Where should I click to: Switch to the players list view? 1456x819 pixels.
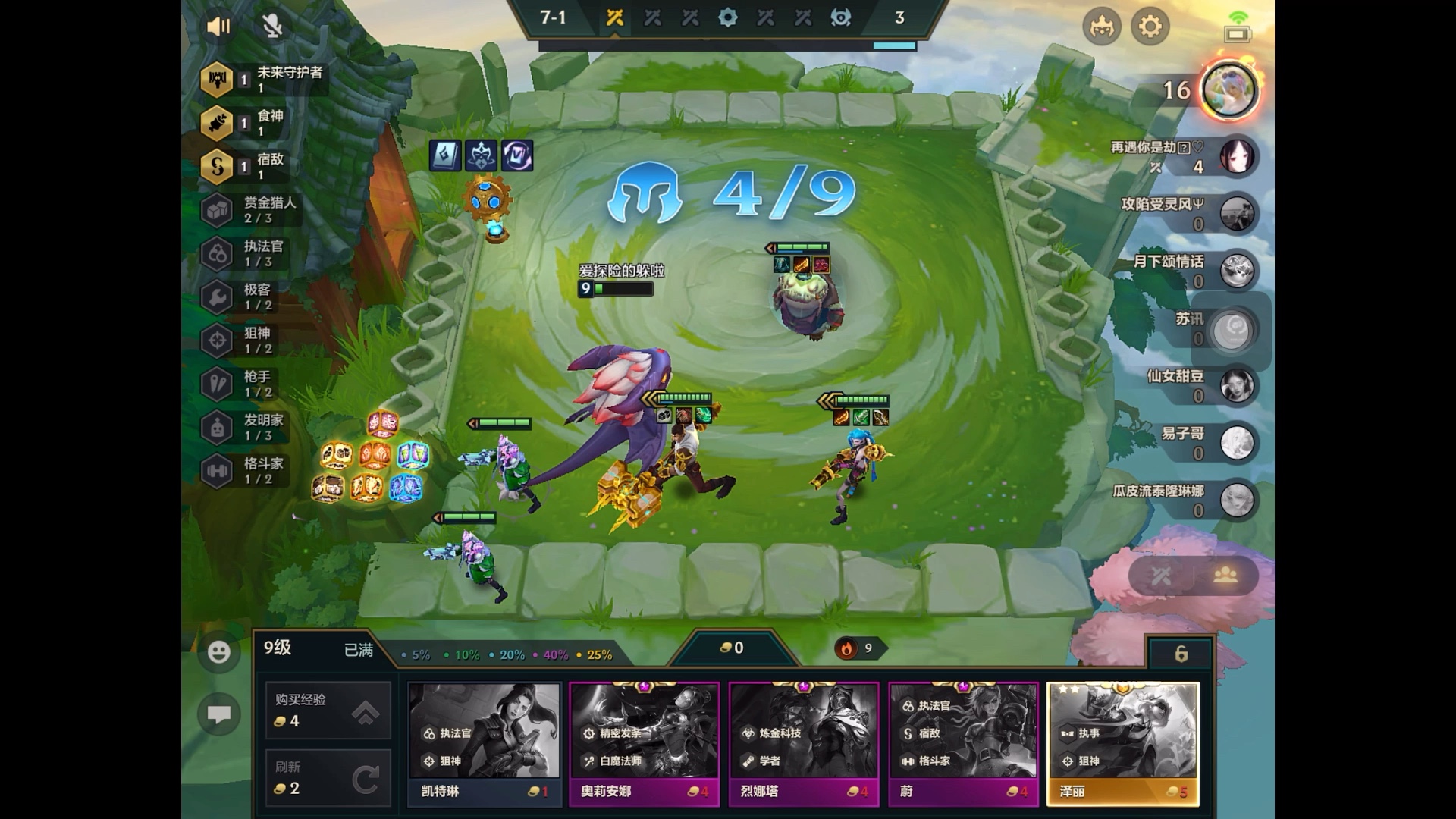(1225, 576)
